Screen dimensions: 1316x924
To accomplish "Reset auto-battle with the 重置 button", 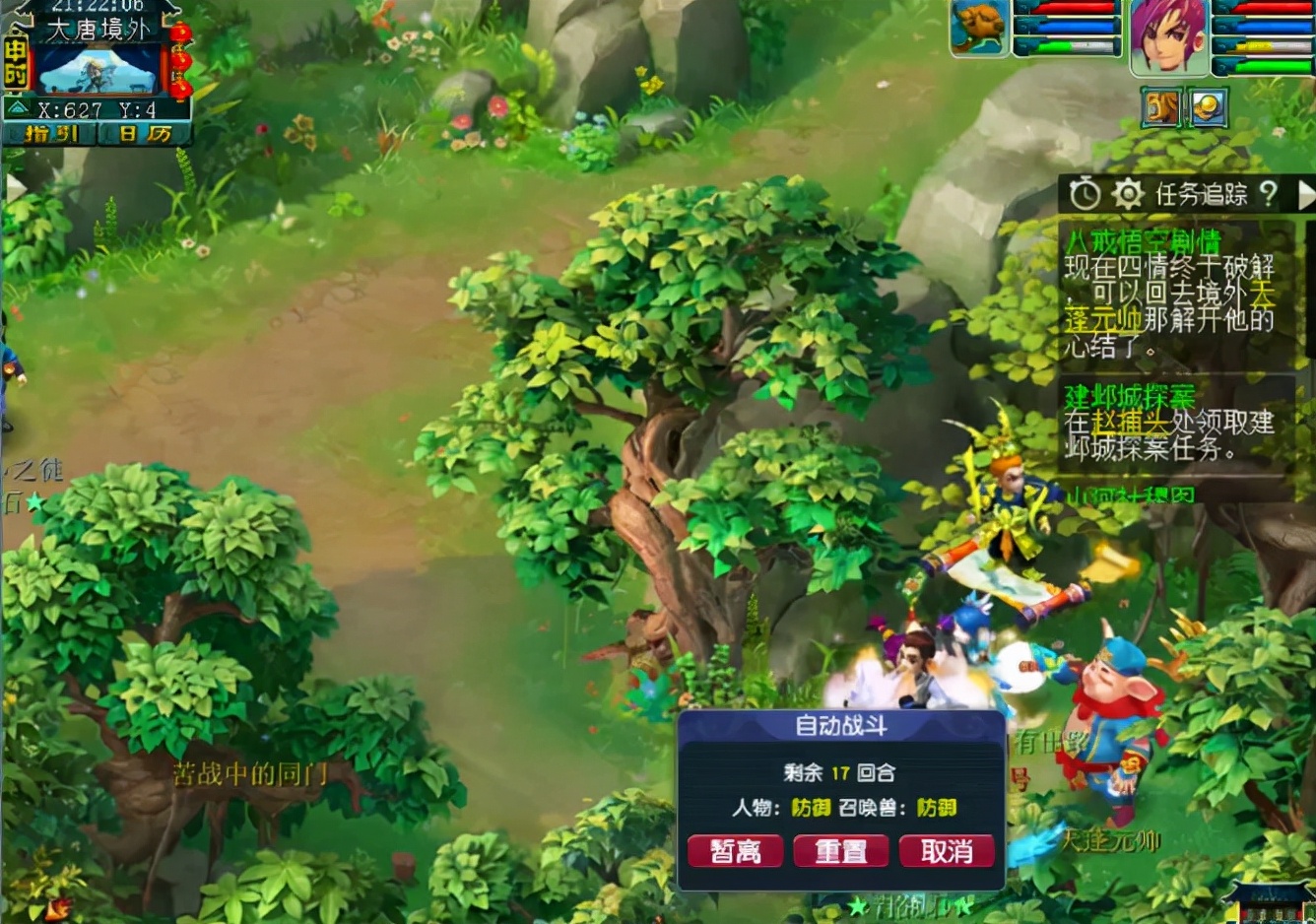I will (x=840, y=851).
